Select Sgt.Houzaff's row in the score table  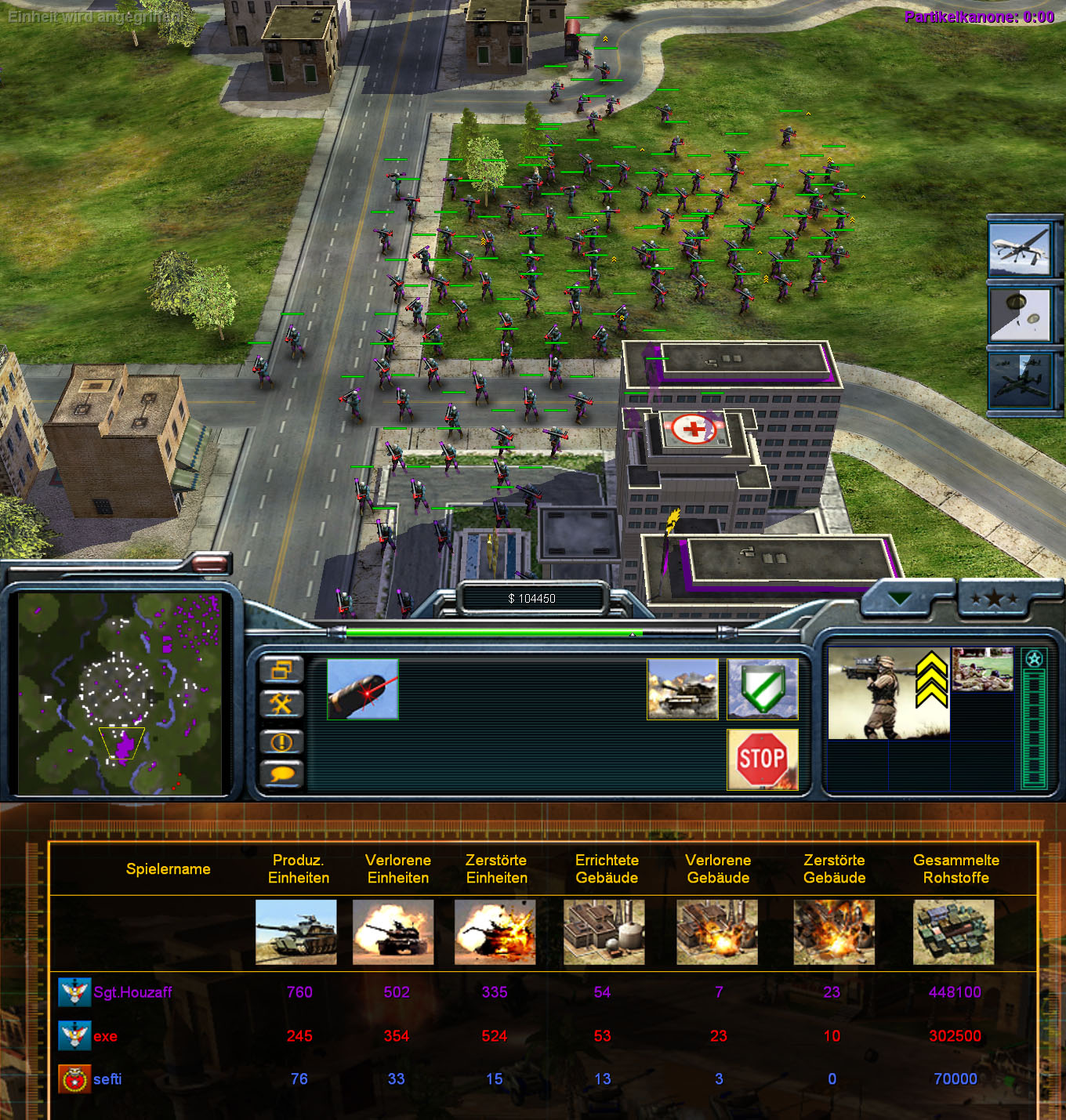click(132, 992)
